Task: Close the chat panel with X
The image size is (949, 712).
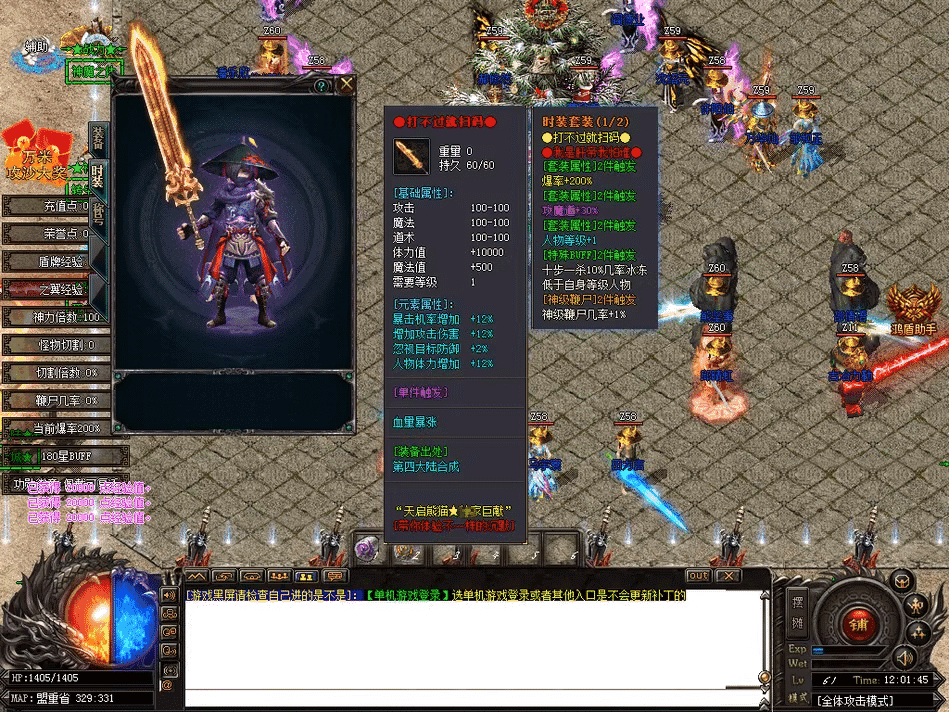Action: click(x=728, y=576)
